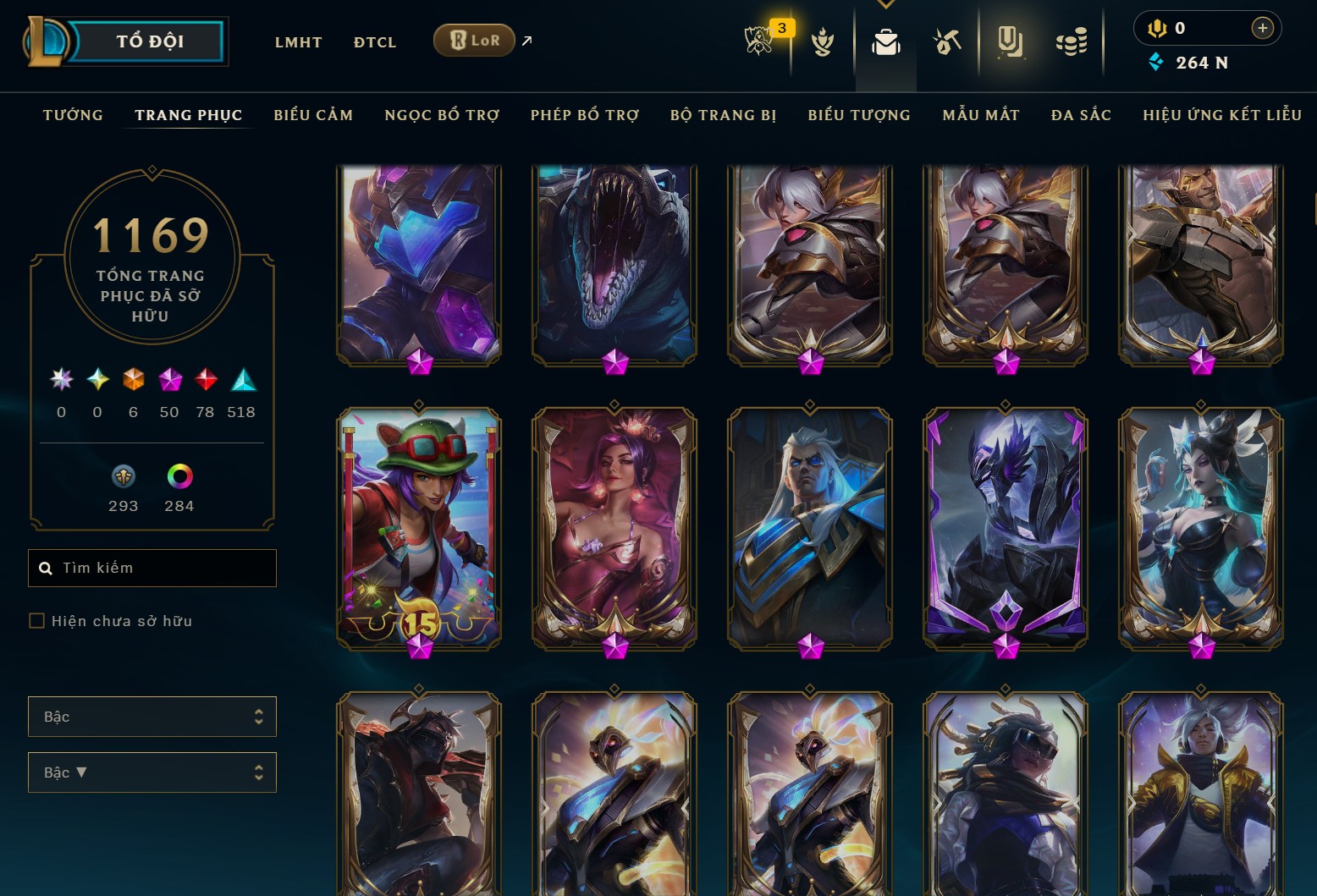Open the first 'Bậc' dropdown

click(x=152, y=716)
